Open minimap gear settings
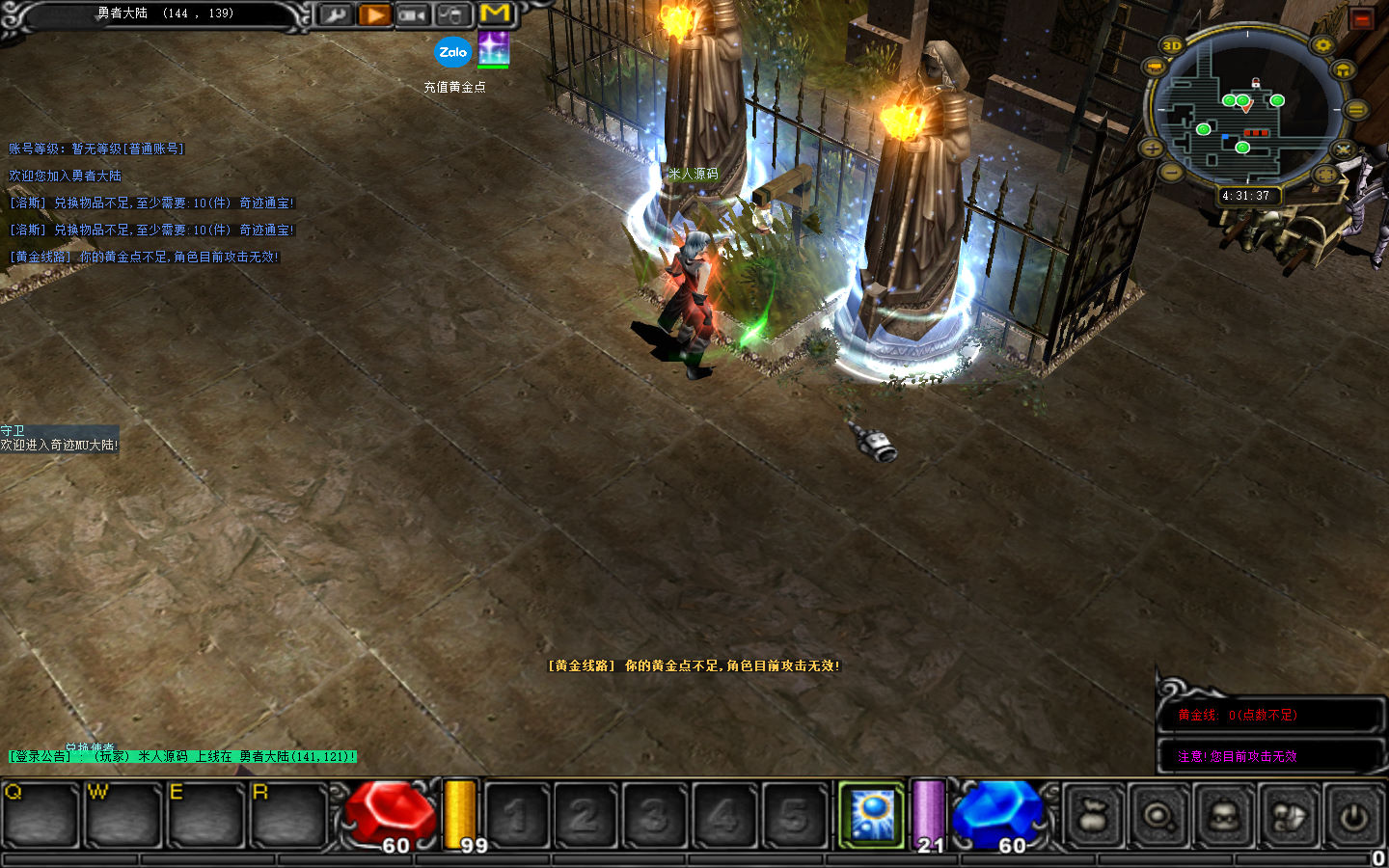The image size is (1389, 868). (1322, 45)
